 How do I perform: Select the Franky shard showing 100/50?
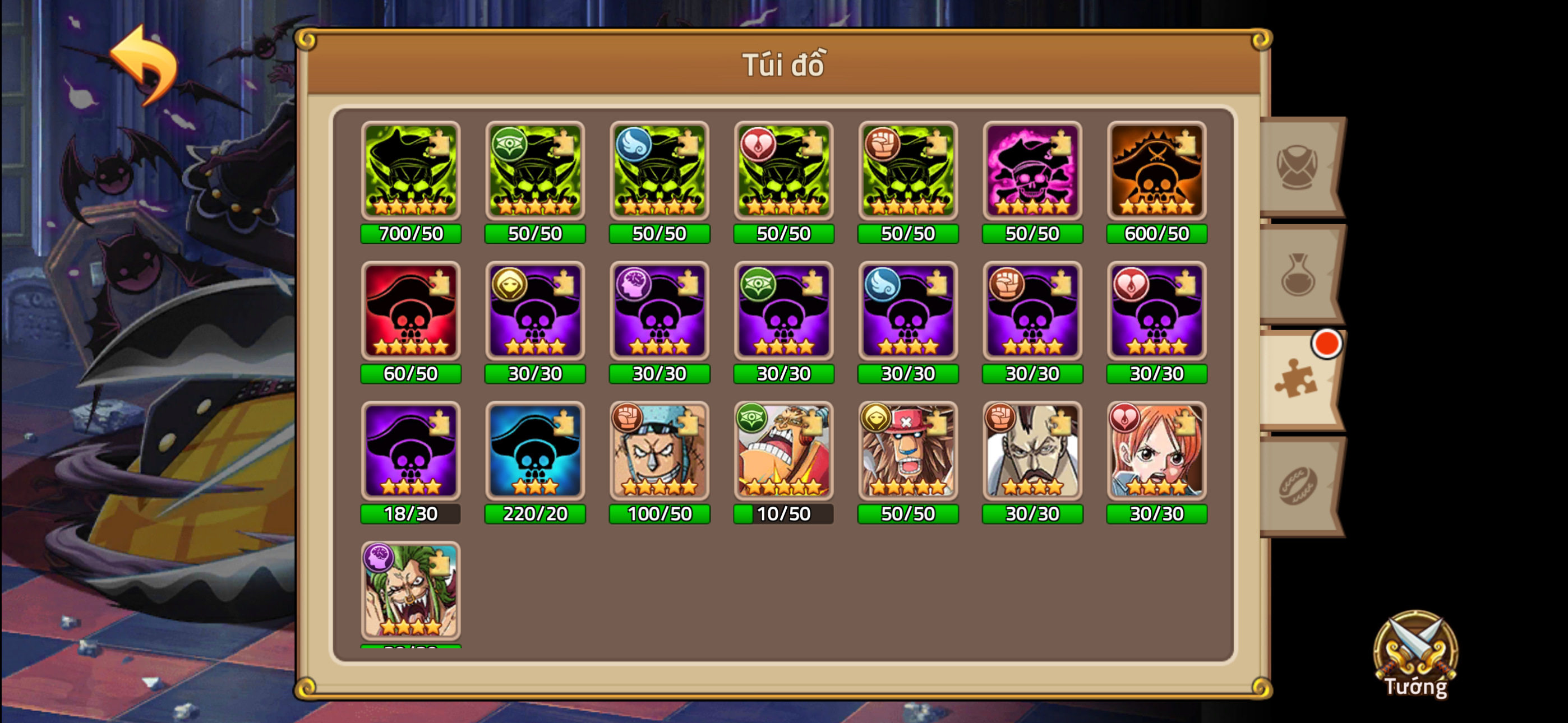coord(659,452)
